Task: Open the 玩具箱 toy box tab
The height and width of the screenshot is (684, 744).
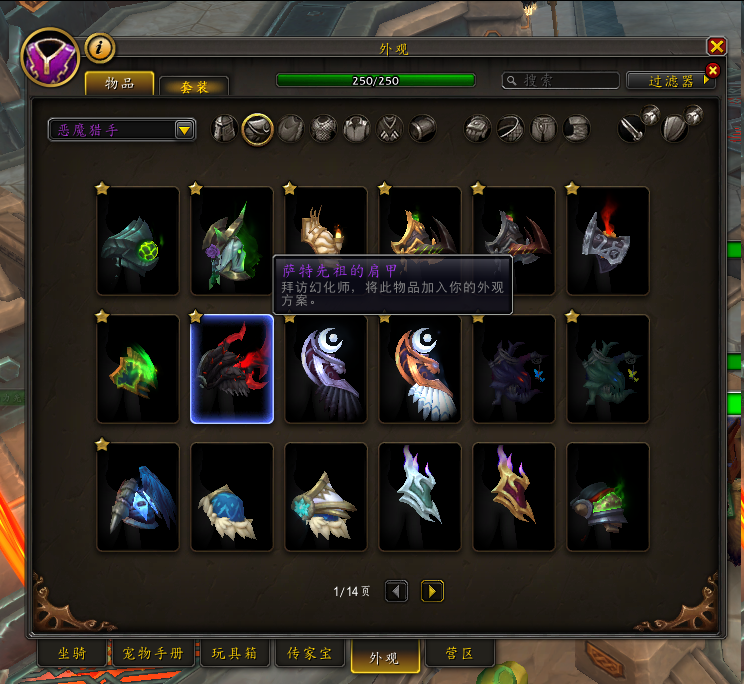Action: pyautogui.click(x=234, y=654)
